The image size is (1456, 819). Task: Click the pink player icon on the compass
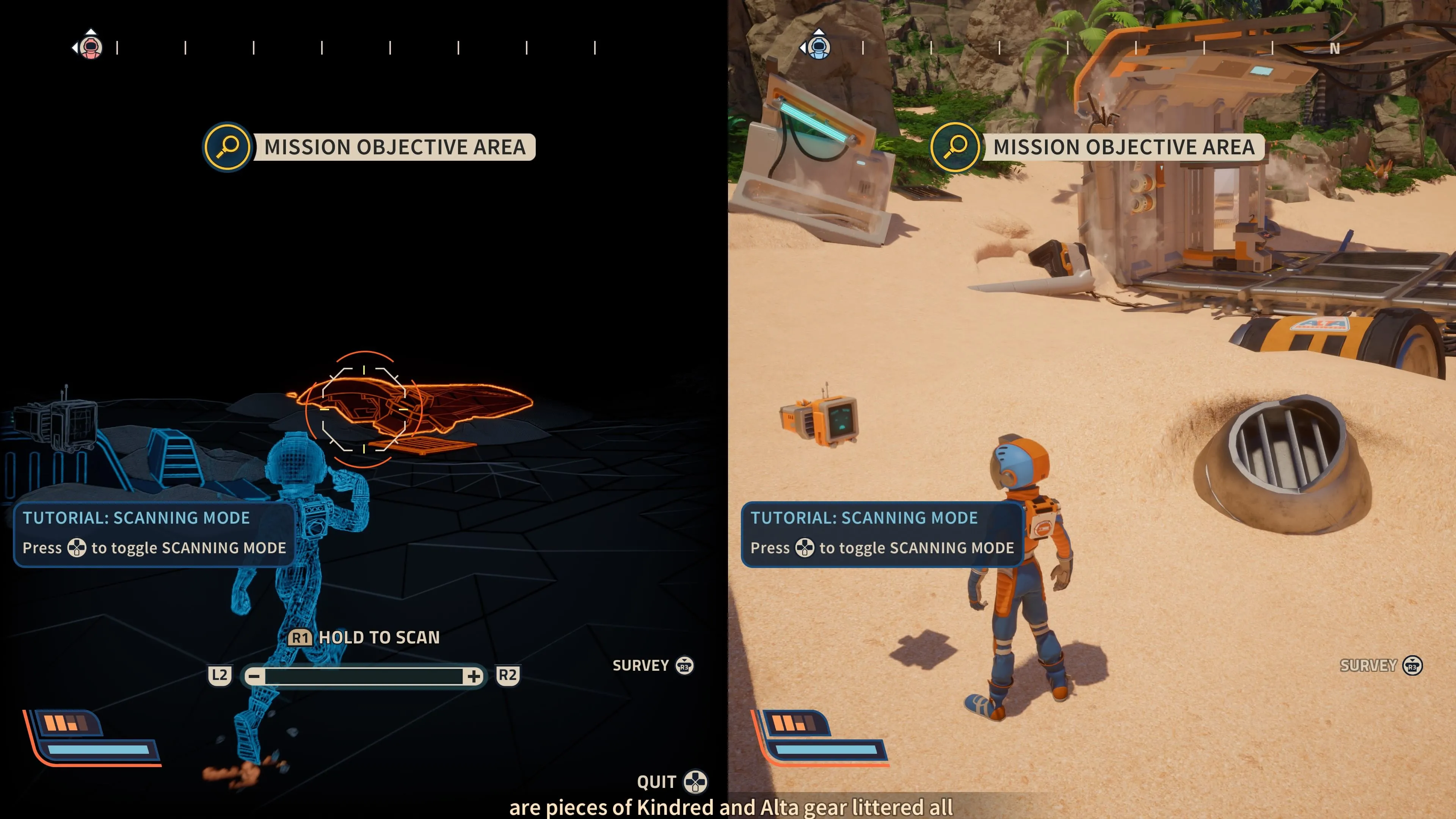pos(91,47)
